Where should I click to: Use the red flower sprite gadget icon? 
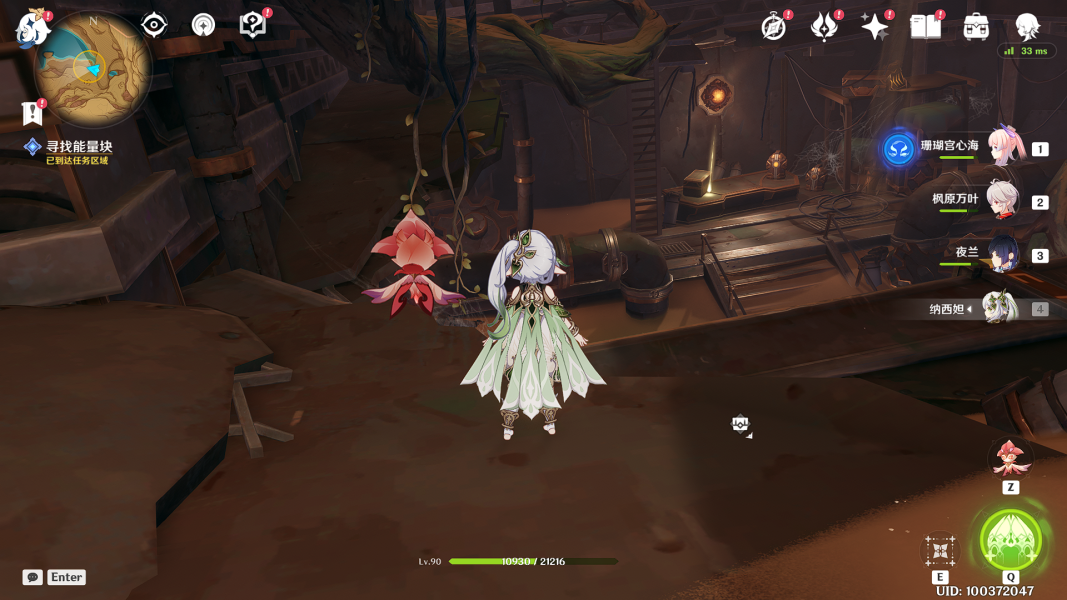pyautogui.click(x=1010, y=458)
